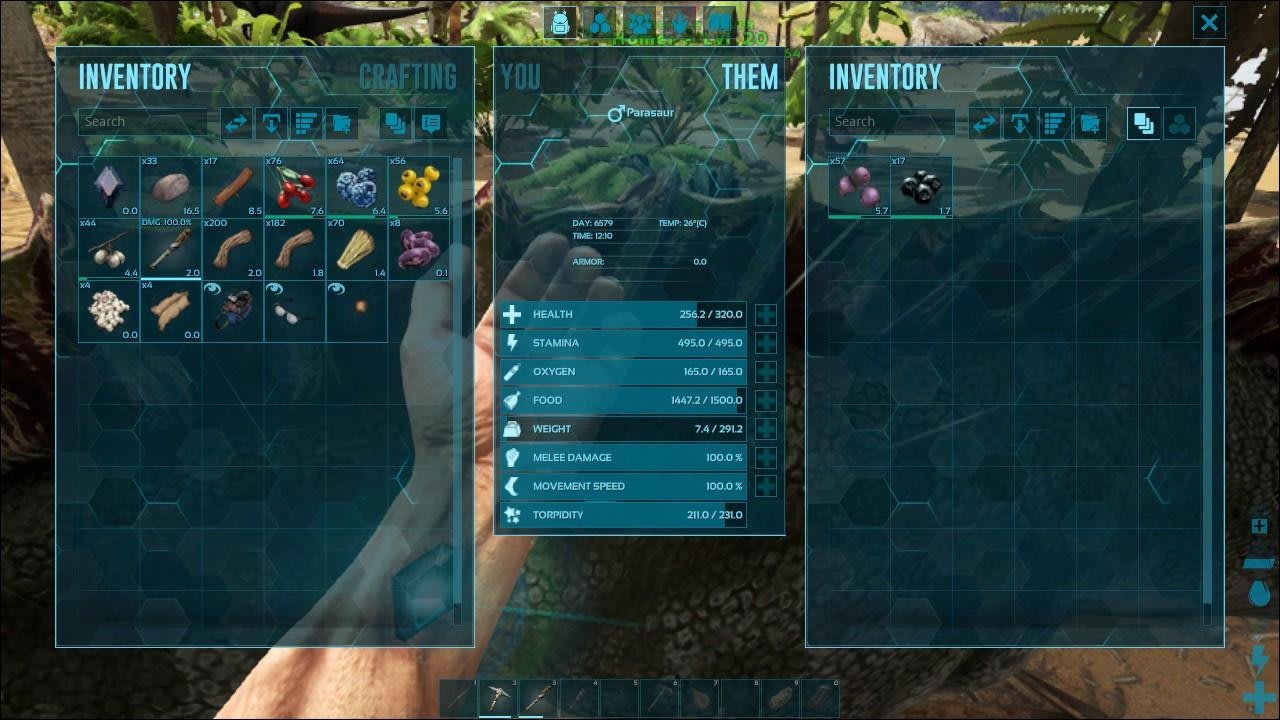Image resolution: width=1280 pixels, height=720 pixels.
Task: Transfer all items using left panel arrows button
Action: tap(237, 123)
